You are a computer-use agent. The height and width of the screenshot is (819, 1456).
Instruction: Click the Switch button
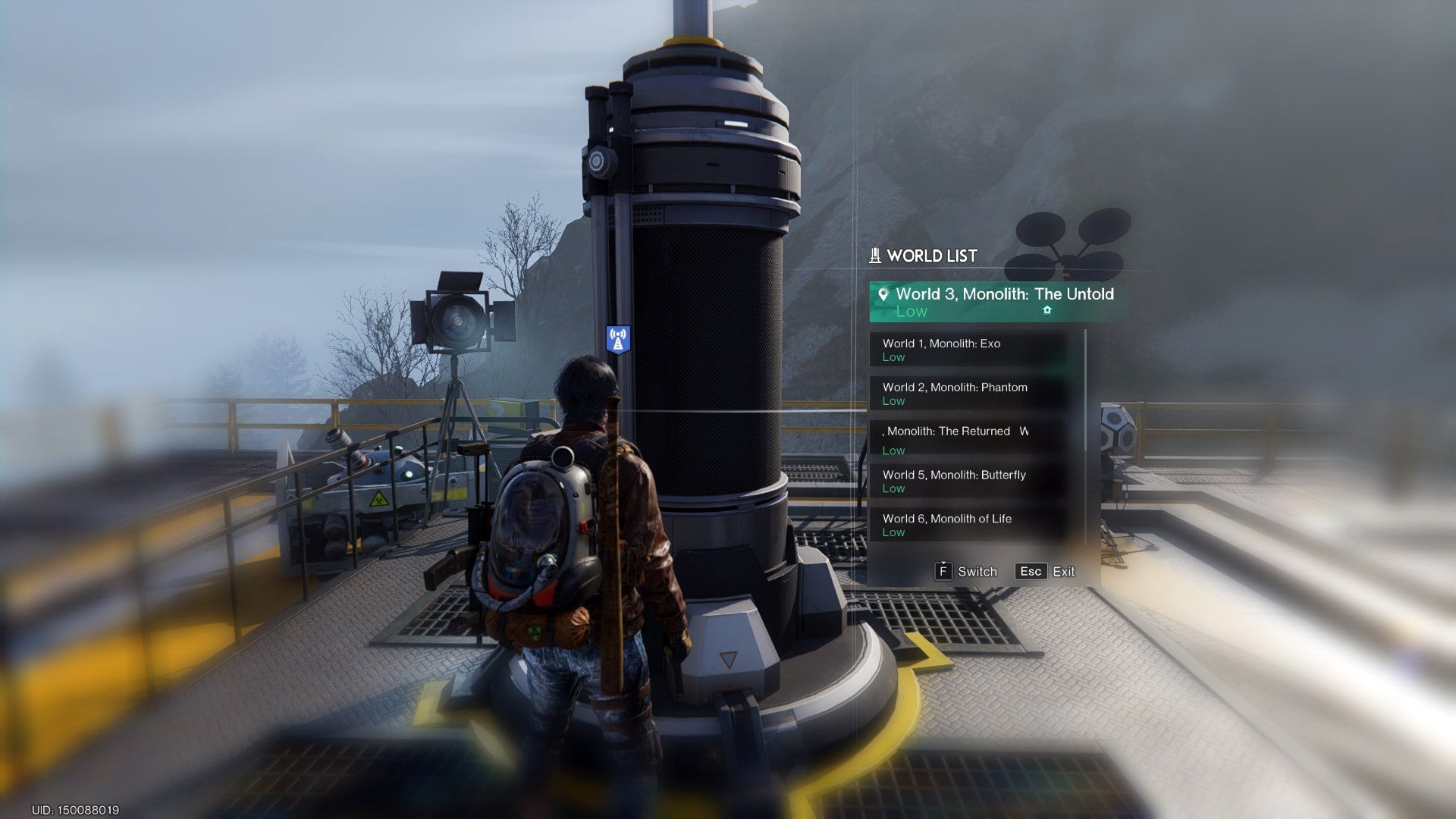pos(977,571)
